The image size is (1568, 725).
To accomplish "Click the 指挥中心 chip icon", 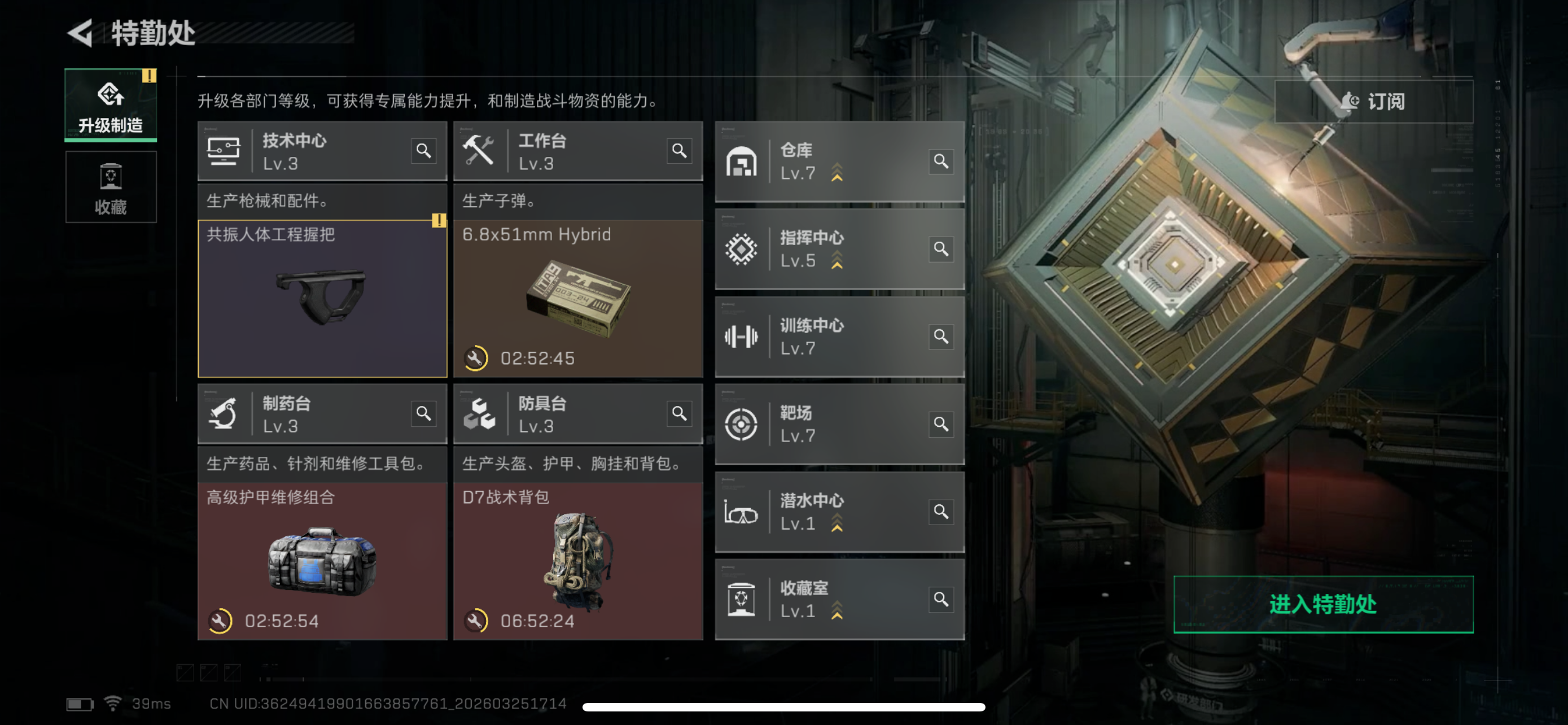I will [x=742, y=248].
